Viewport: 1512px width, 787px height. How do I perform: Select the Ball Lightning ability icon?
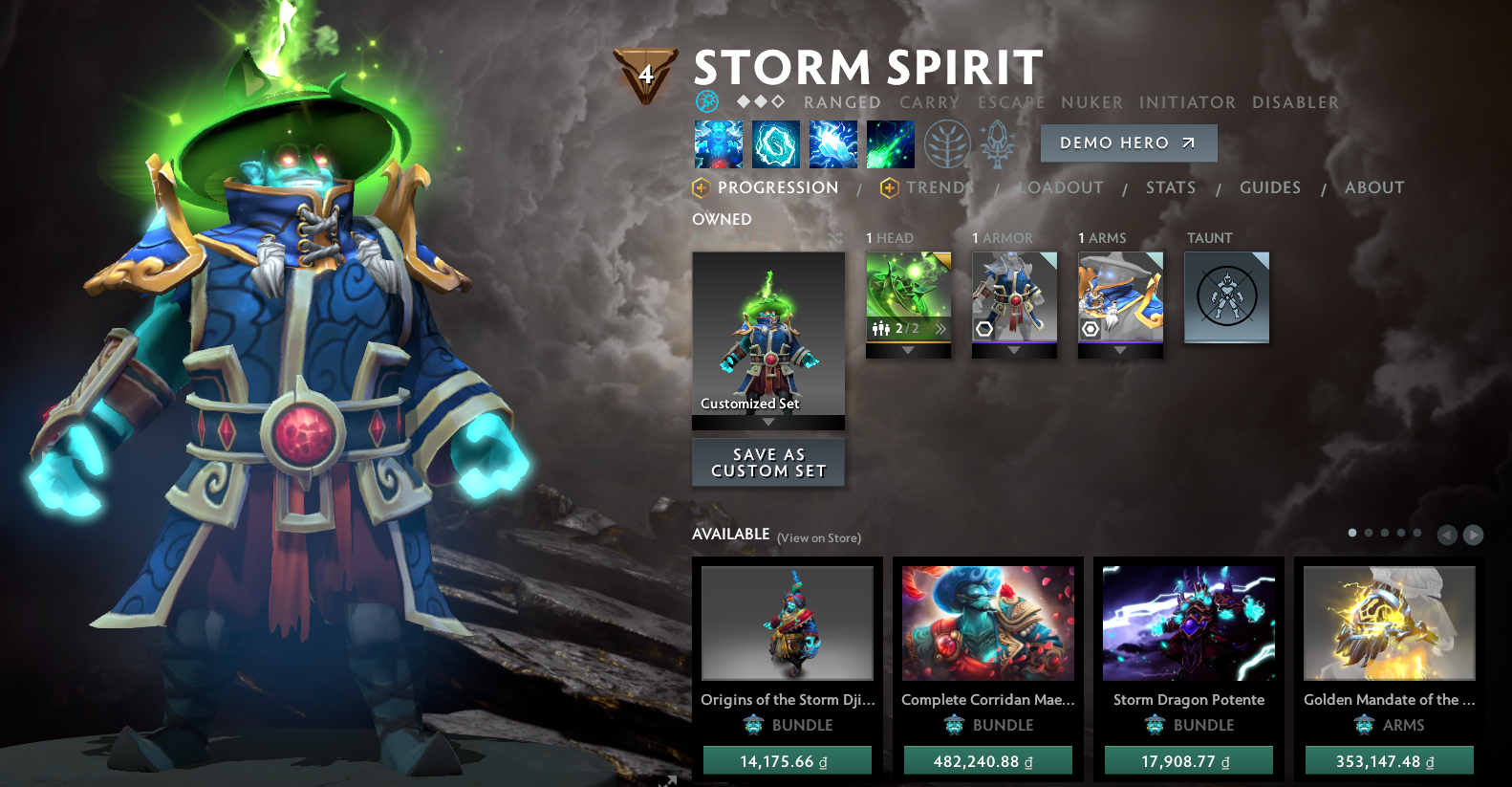[890, 144]
